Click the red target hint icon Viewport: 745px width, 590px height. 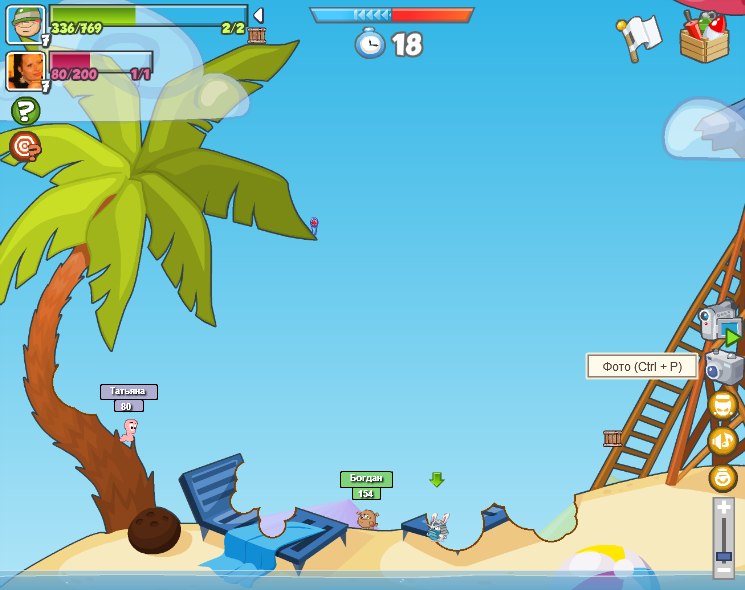25,147
